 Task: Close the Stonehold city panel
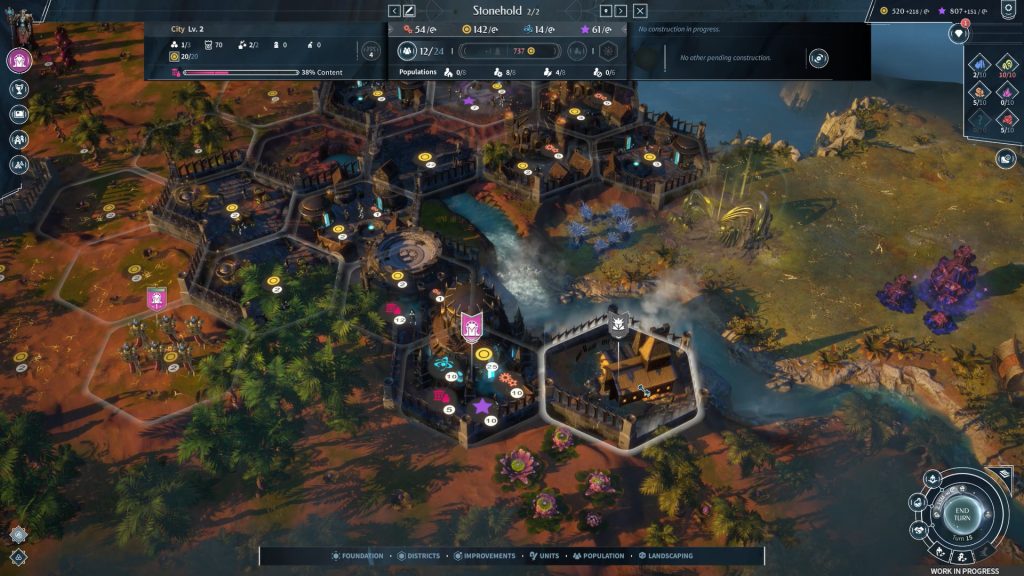(640, 11)
